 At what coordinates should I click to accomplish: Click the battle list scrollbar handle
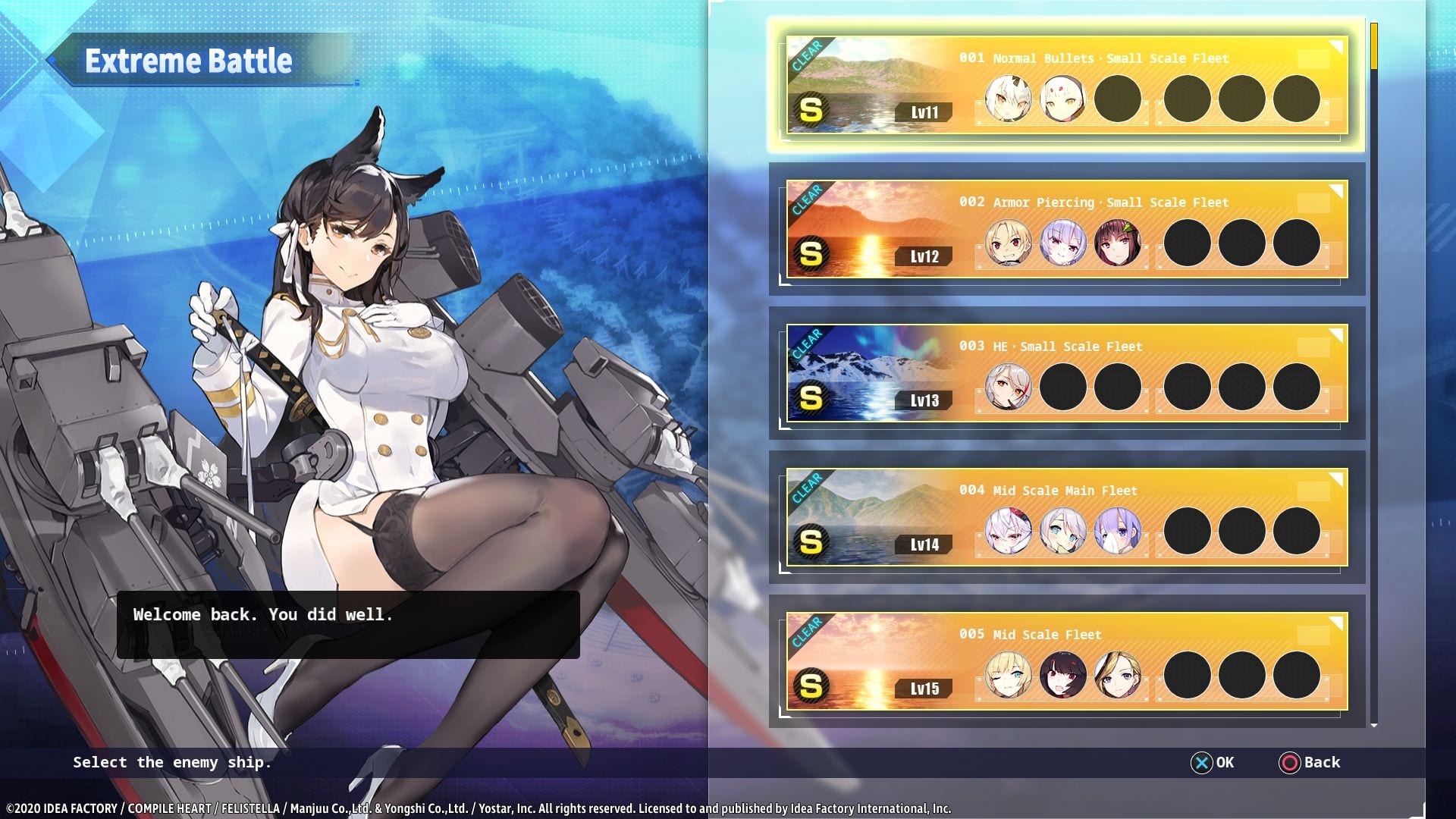point(1374,47)
